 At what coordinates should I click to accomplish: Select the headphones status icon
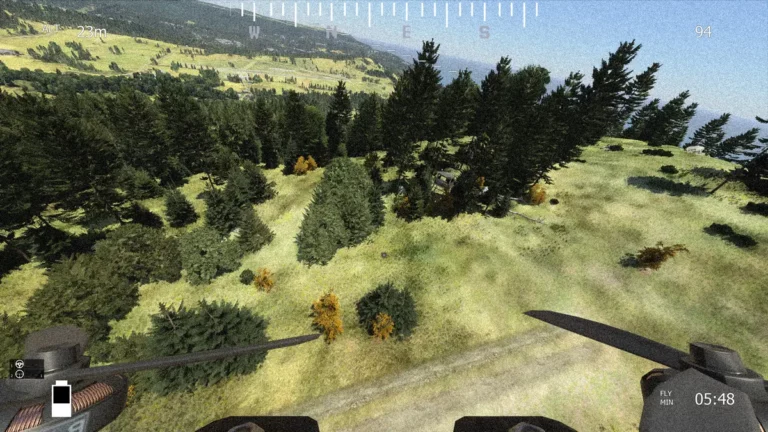tap(20, 373)
